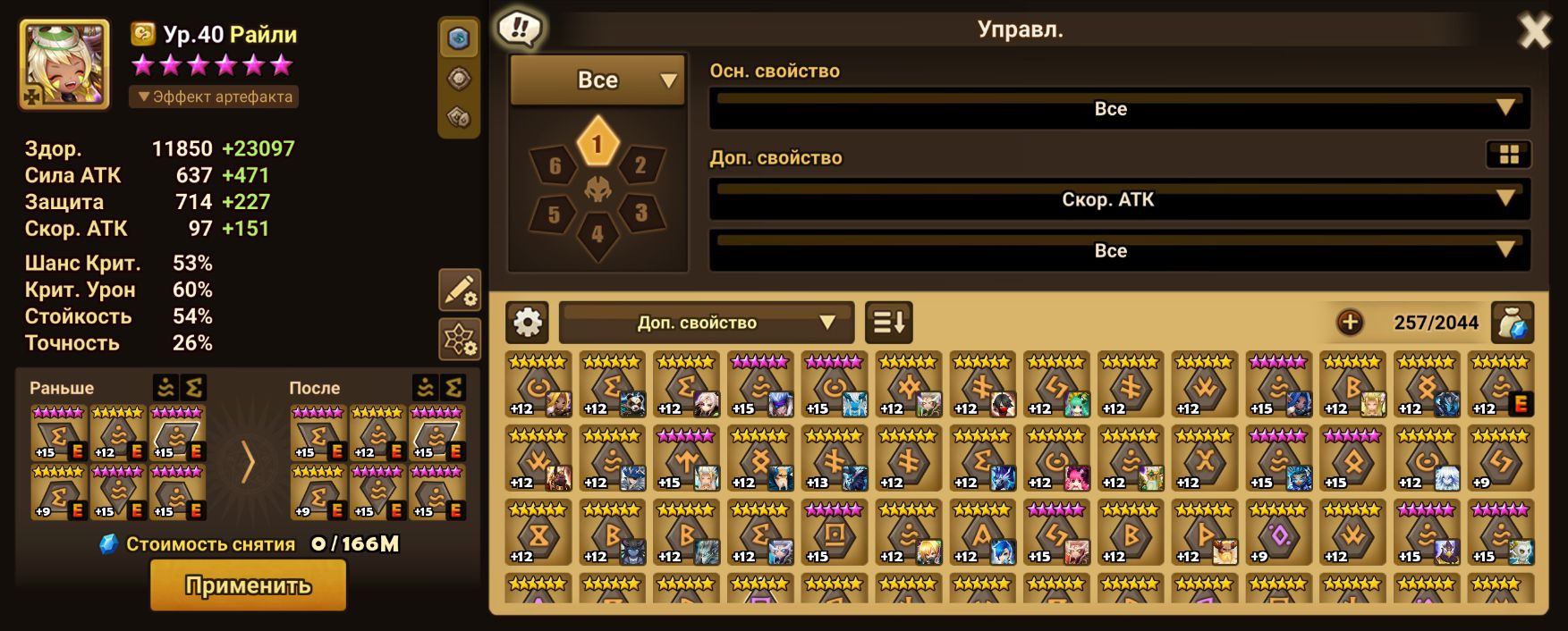Close the rune management window

point(1534,32)
